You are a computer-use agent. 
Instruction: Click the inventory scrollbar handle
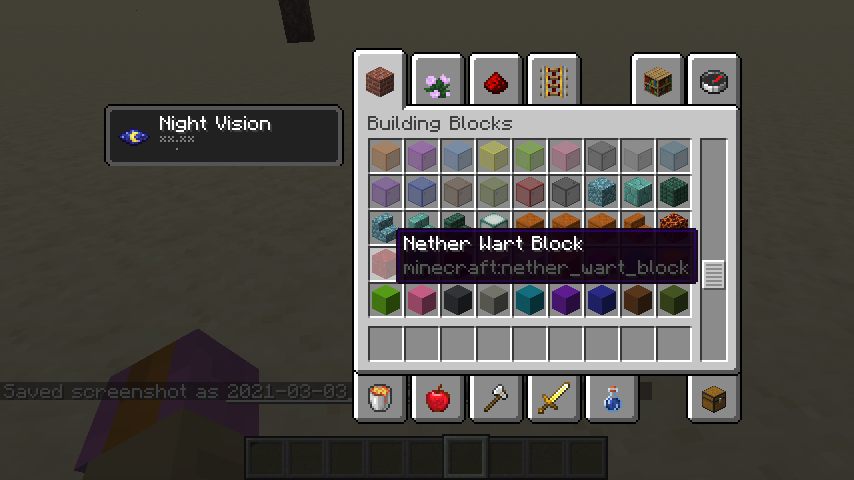click(x=713, y=274)
